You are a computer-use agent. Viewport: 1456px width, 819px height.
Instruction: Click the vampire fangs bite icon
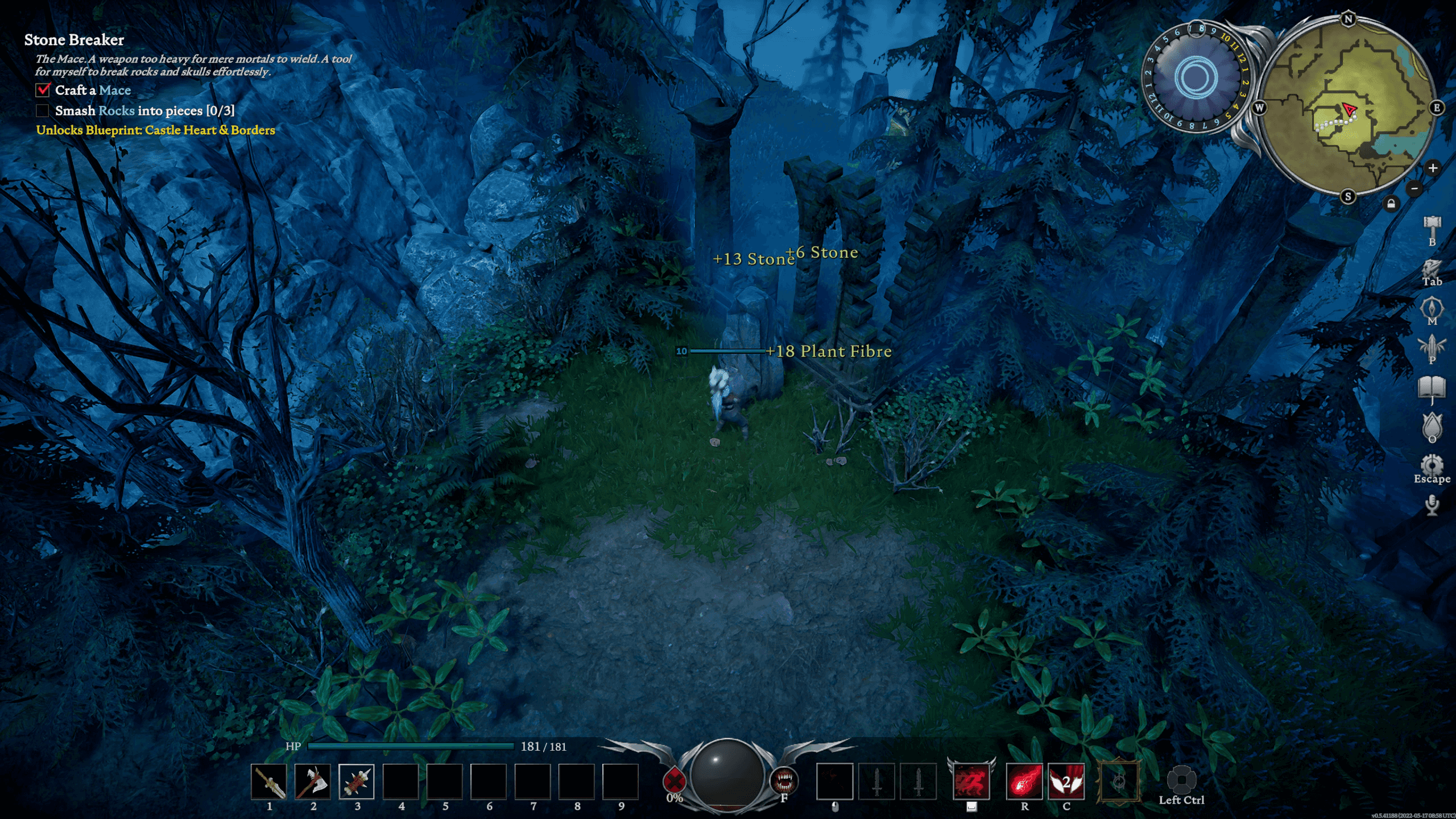(784, 780)
